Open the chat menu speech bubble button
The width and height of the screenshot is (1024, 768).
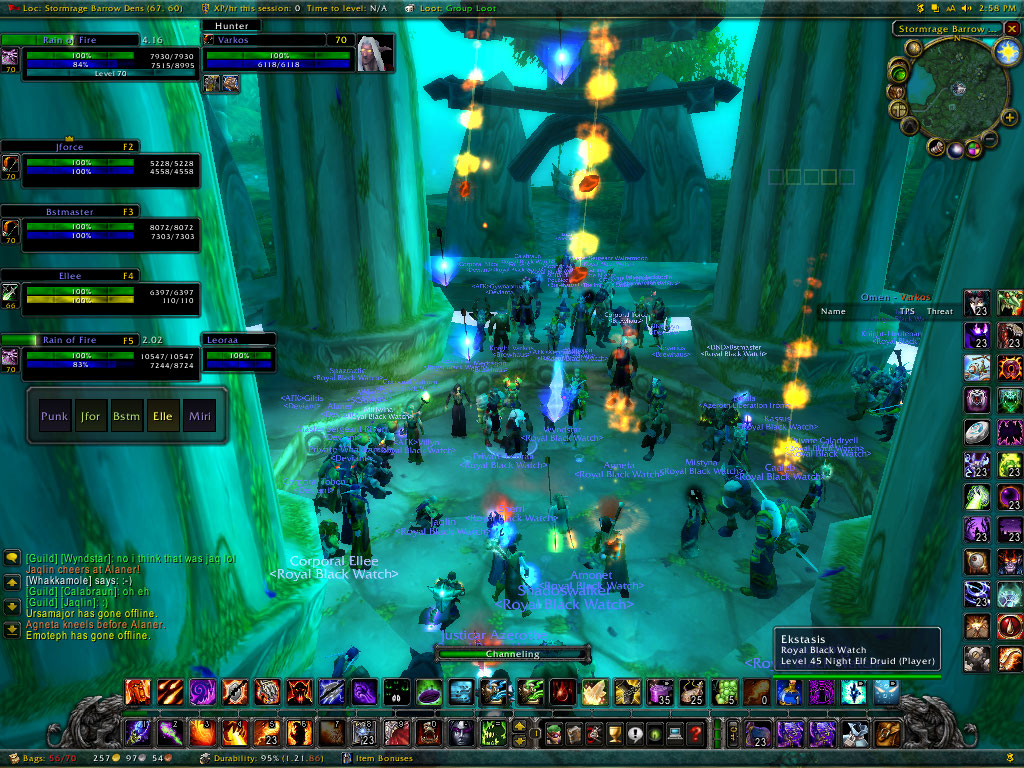(12, 557)
